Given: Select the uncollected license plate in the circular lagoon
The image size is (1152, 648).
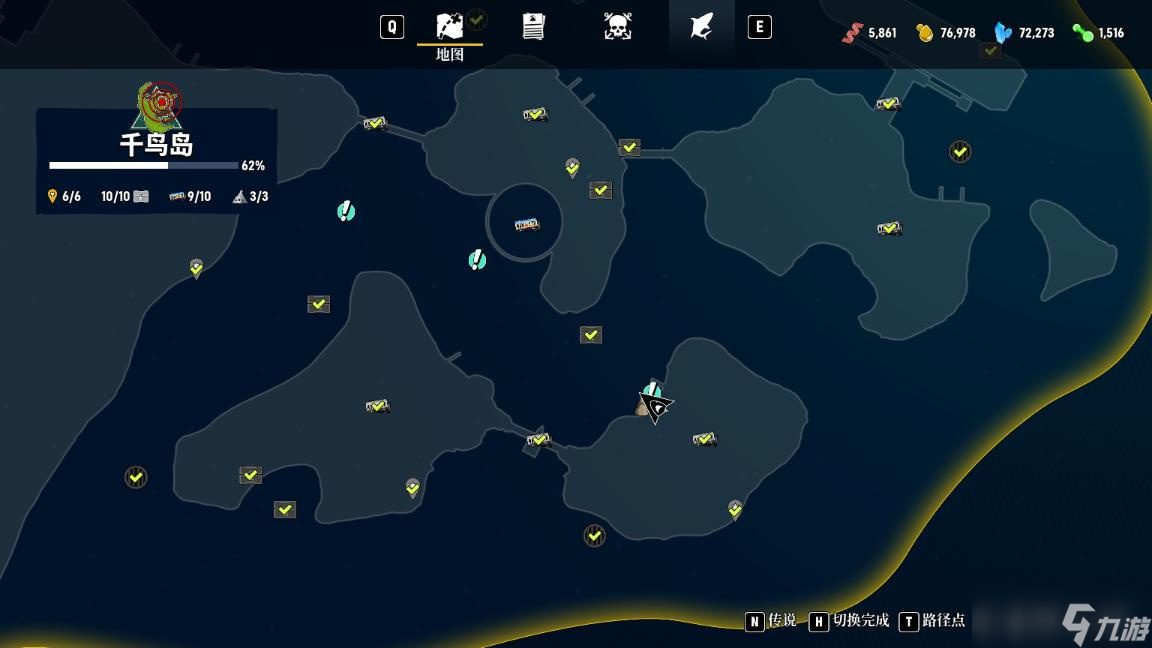Looking at the screenshot, I should pos(526,225).
